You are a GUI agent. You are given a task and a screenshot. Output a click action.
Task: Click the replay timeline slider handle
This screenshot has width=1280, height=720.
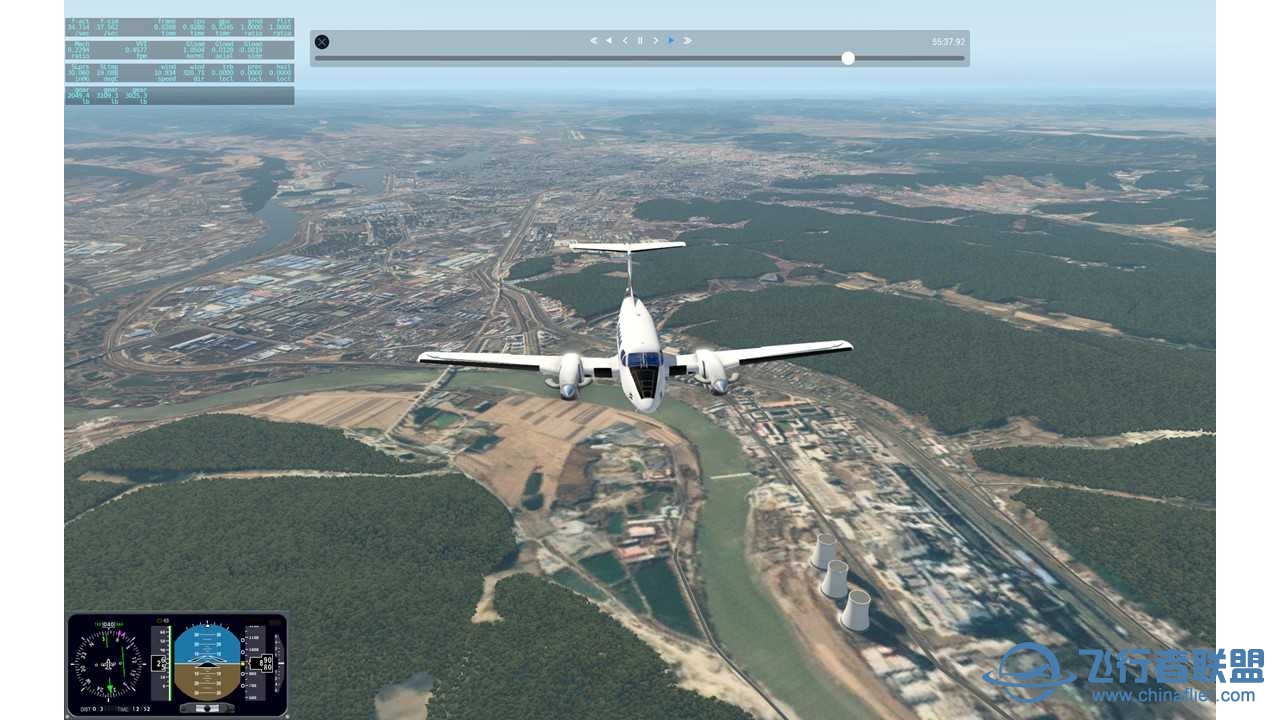pos(848,58)
